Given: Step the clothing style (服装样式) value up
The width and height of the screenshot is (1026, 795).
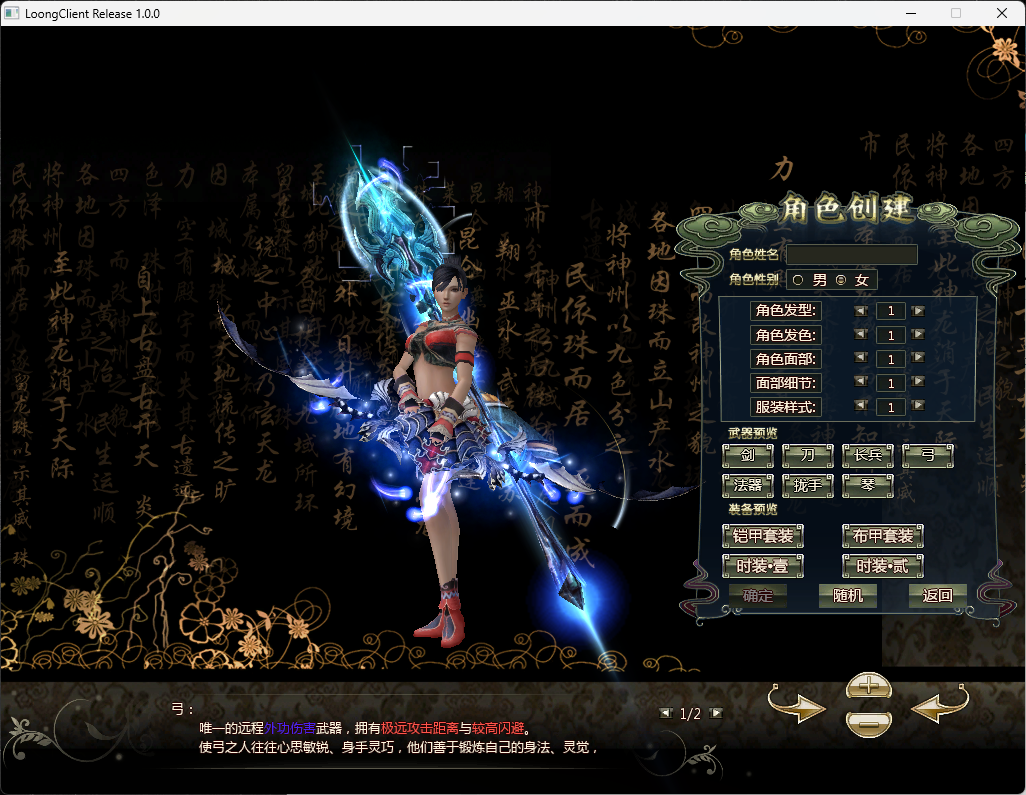Looking at the screenshot, I should point(918,407).
